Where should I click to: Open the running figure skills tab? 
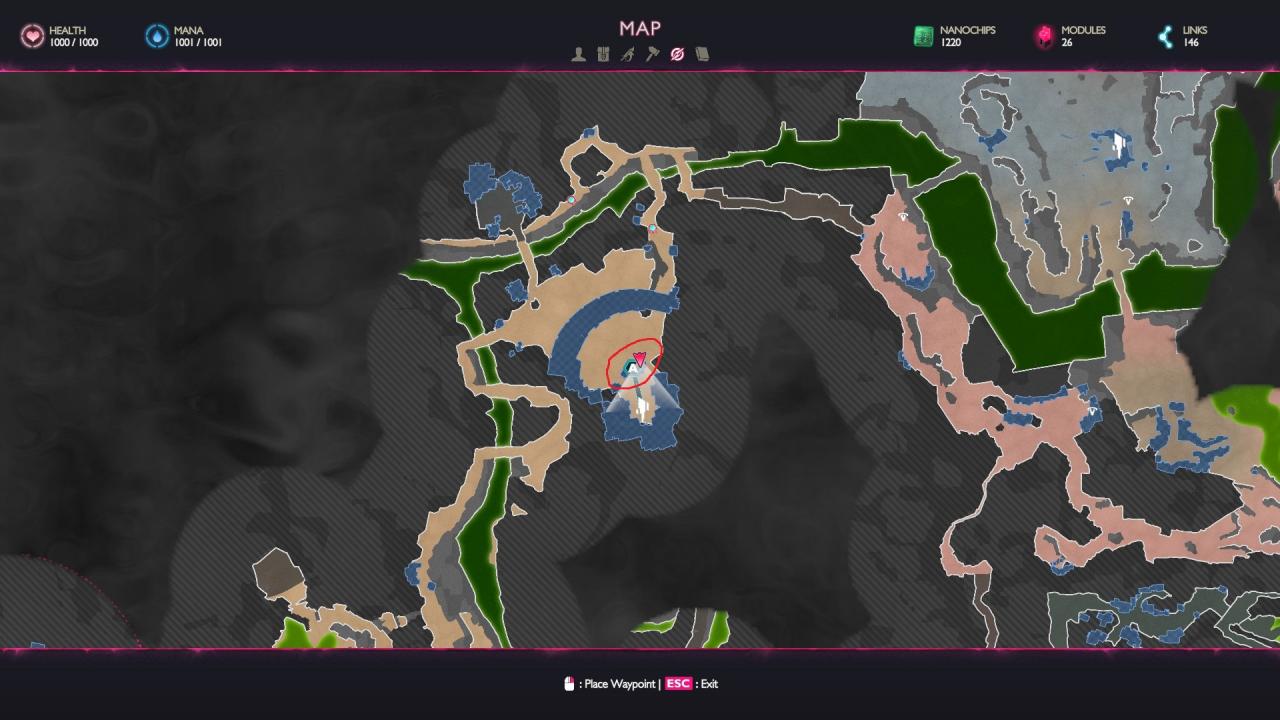(627, 54)
